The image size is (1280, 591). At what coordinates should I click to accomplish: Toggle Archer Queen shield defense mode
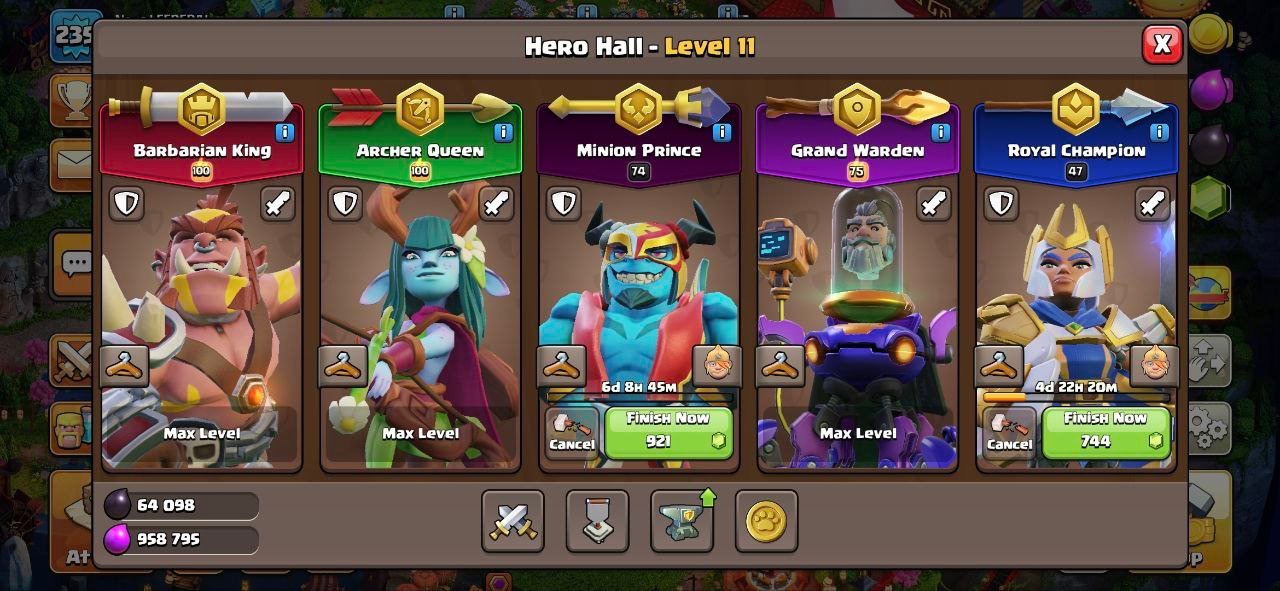(x=345, y=204)
